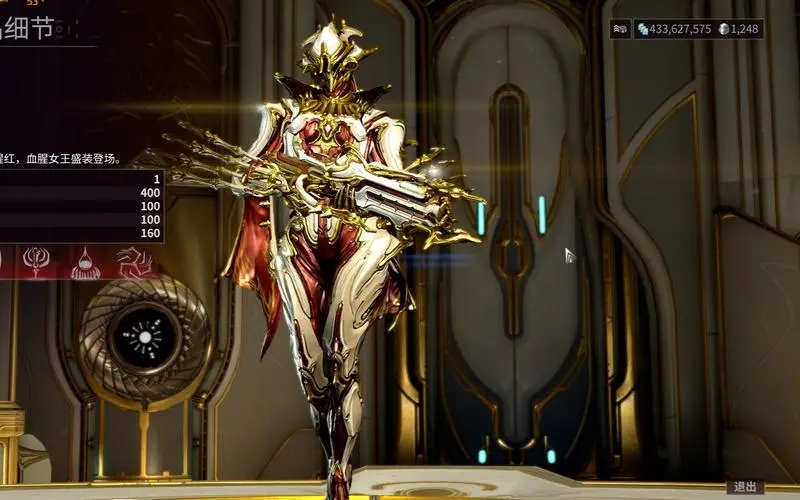Viewport: 800px width, 500px height.
Task: Select the droplet-shaped ability icon
Action: pos(88,263)
